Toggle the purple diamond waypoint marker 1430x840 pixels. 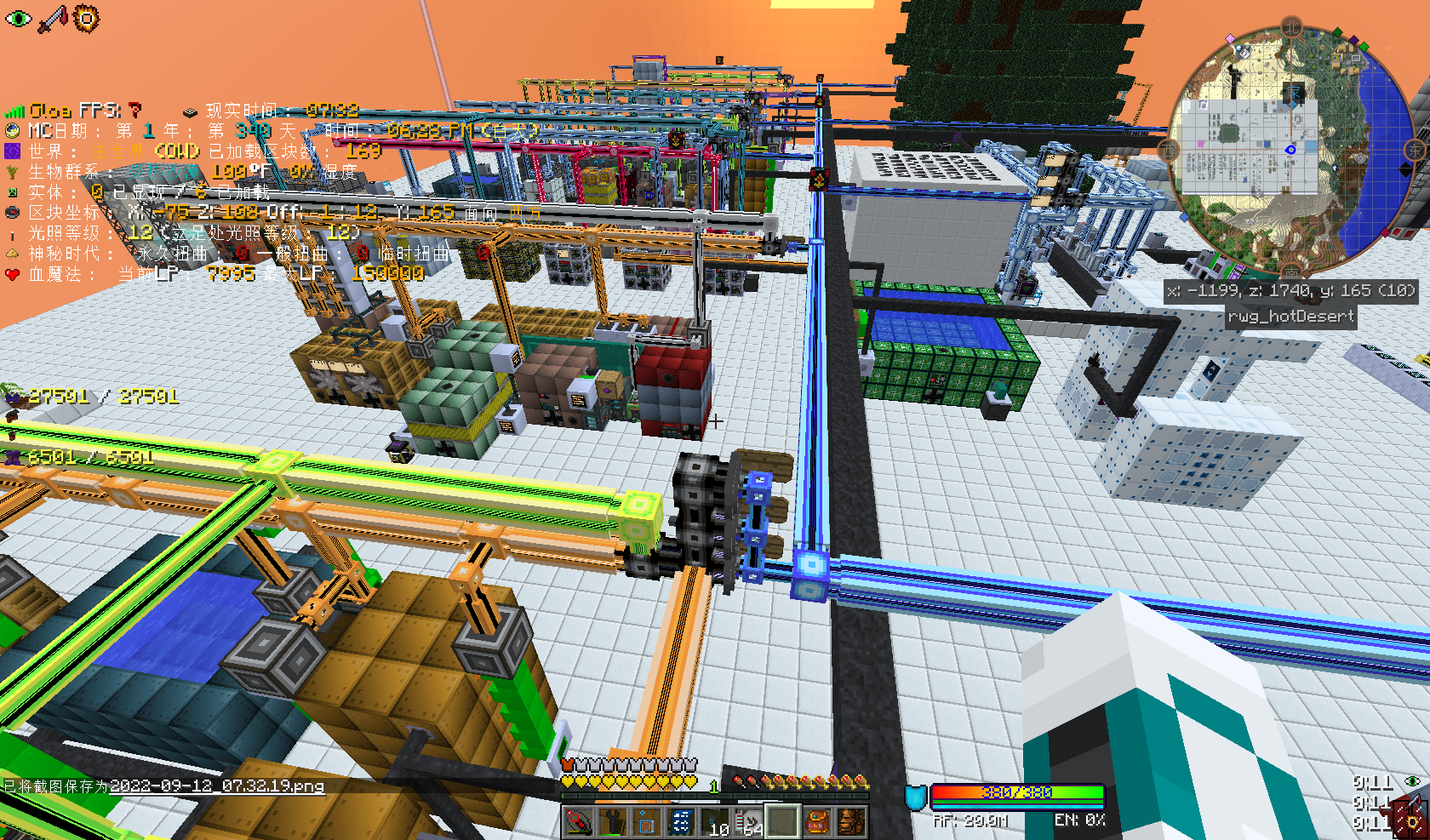1354,39
